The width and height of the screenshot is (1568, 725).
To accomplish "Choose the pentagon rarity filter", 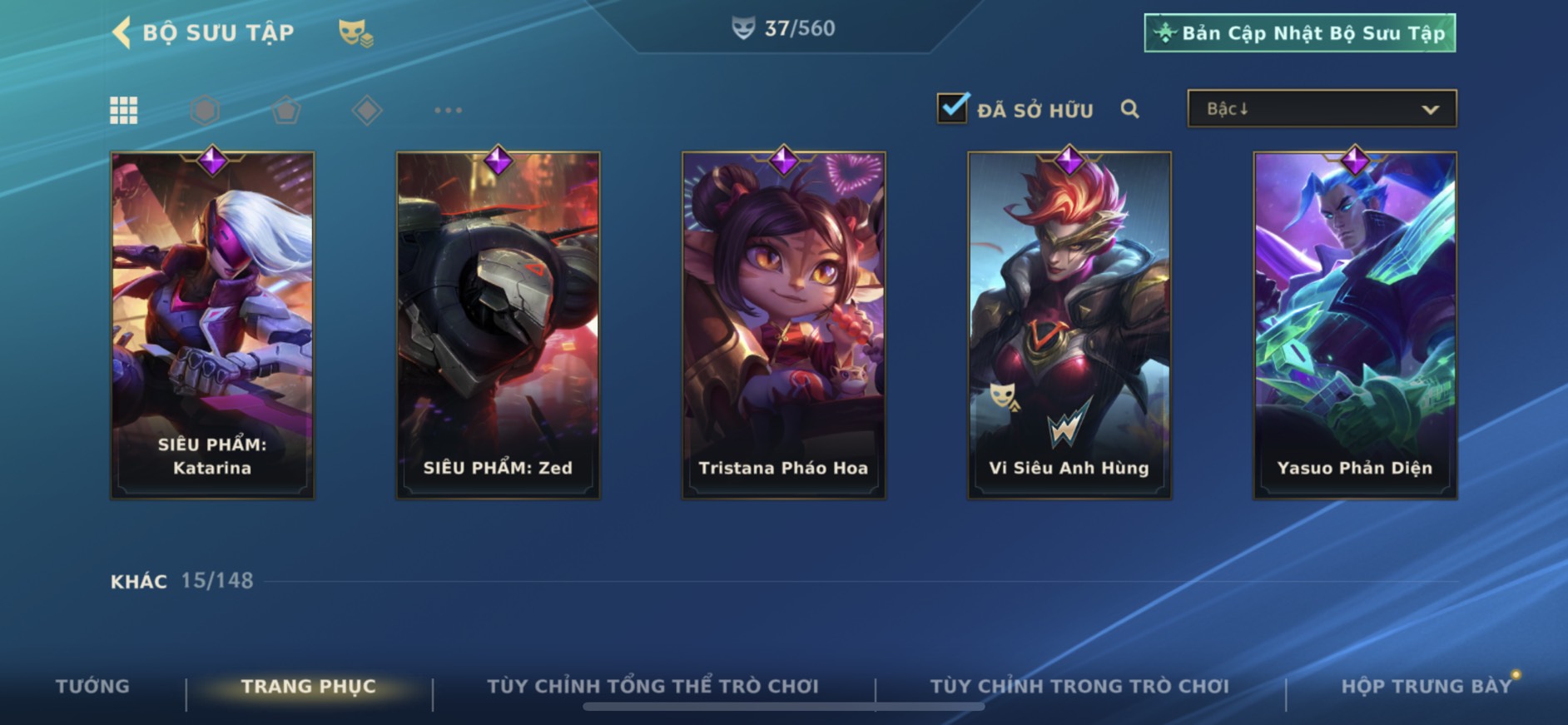I will pyautogui.click(x=286, y=110).
